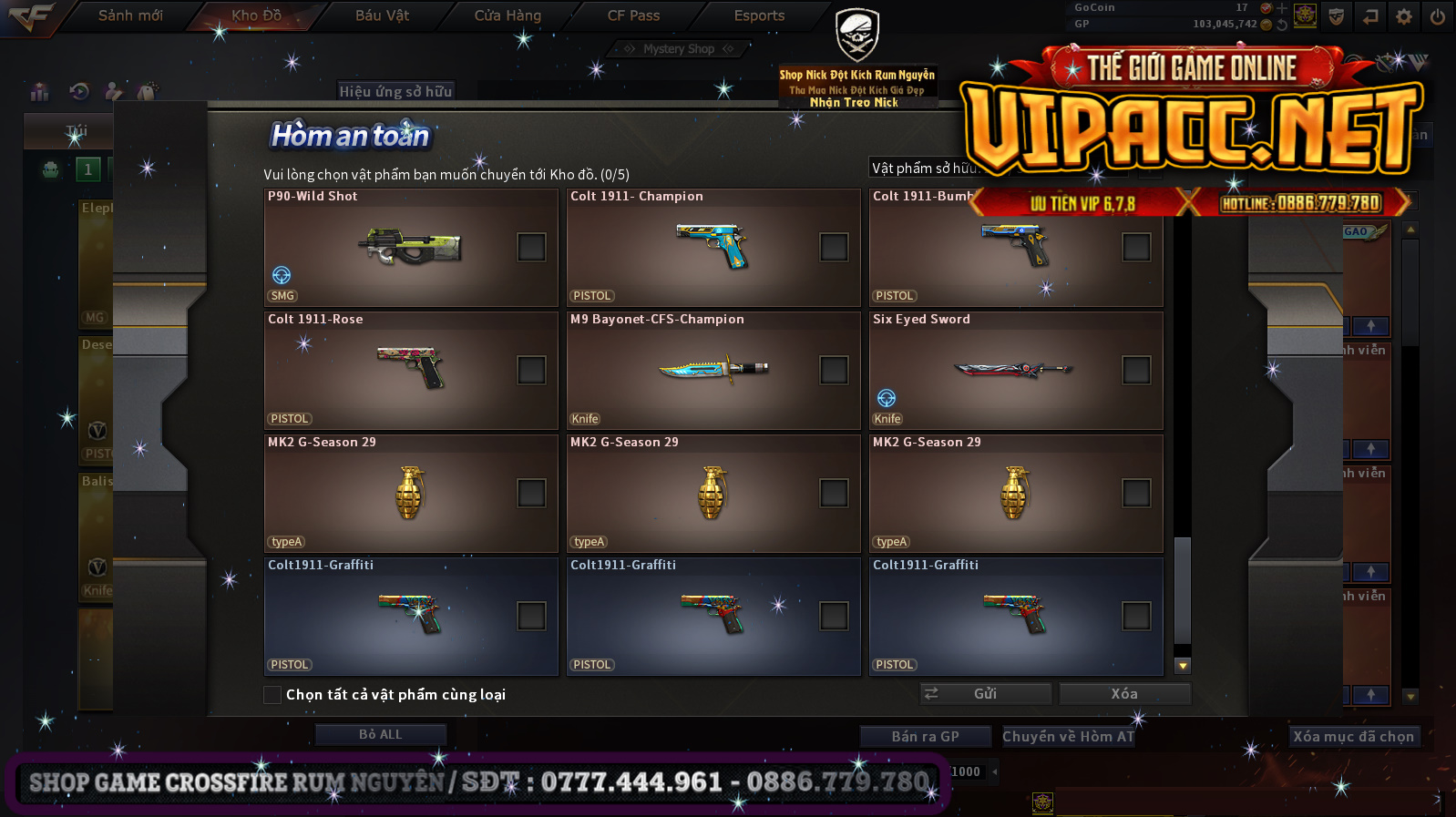Screen dimensions: 1456x817
Task: Select the Colt 1911-Rose checkbox
Action: 531,370
